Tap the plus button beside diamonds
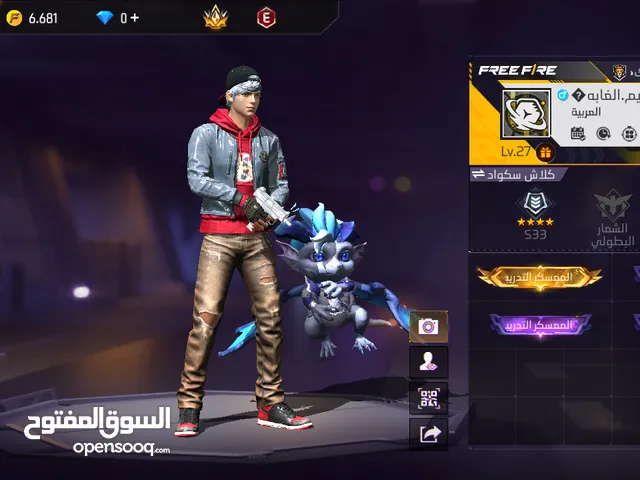The height and width of the screenshot is (480, 640). pos(136,17)
